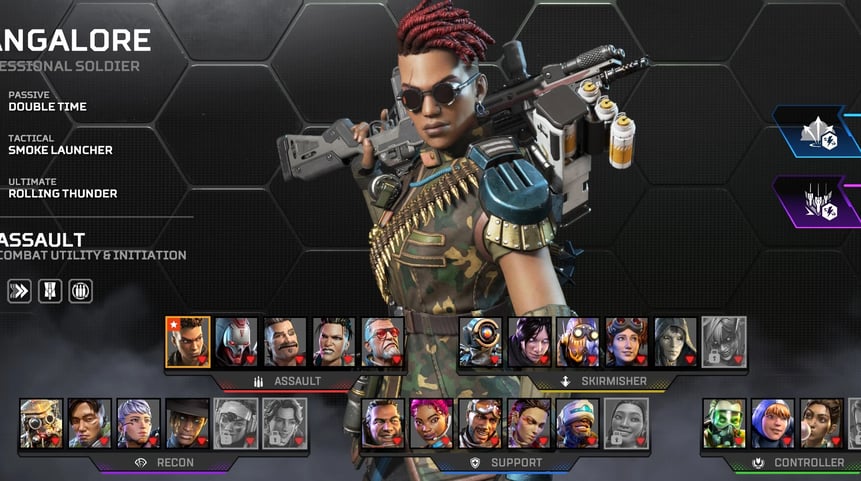This screenshot has width=861, height=481.
Task: Select the Wattson legend portrait
Action: point(773,423)
